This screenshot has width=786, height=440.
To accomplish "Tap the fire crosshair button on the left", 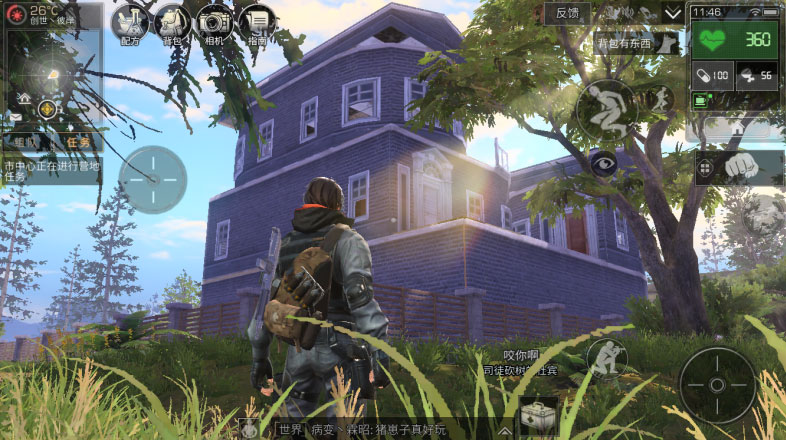I will click(x=152, y=179).
